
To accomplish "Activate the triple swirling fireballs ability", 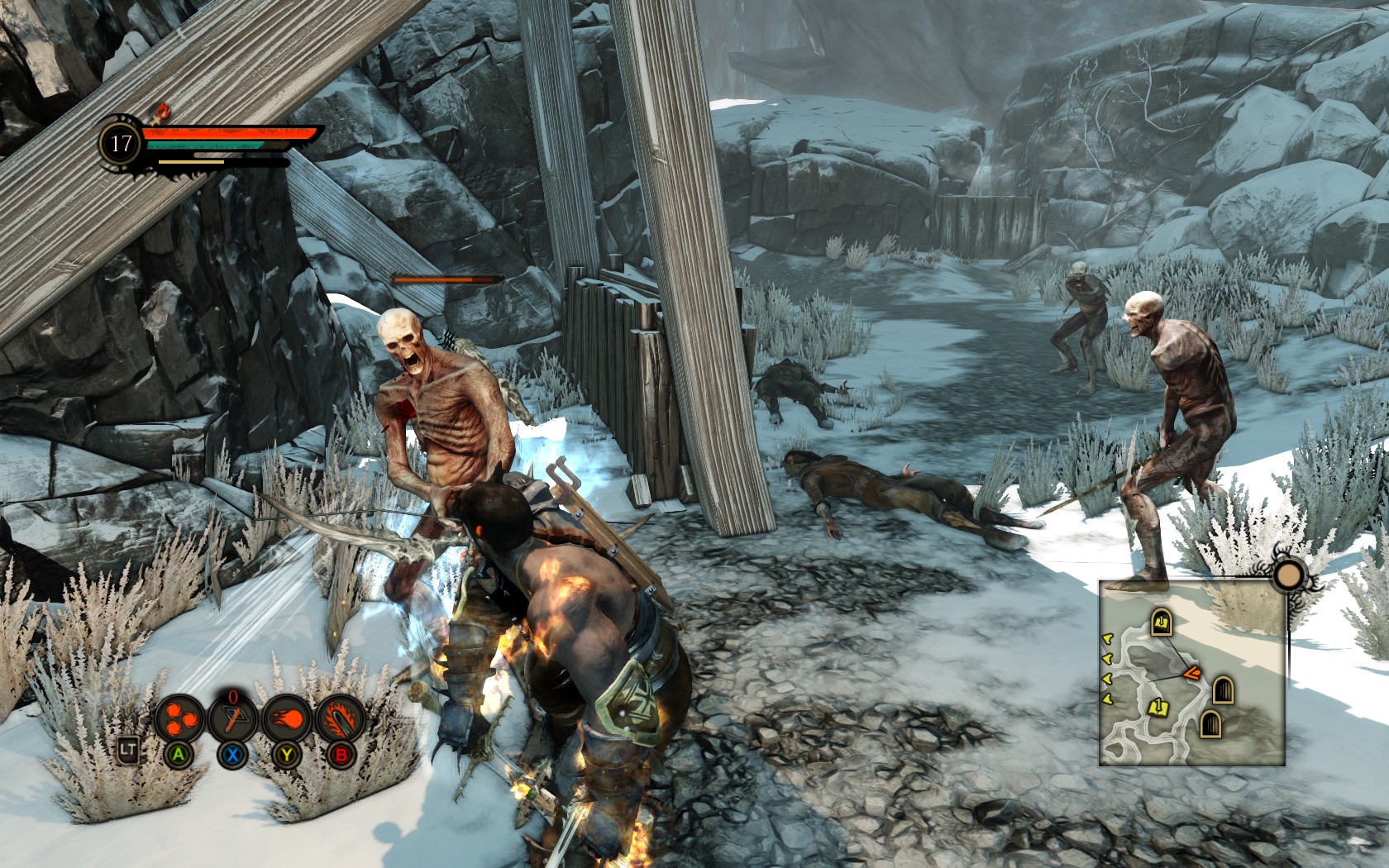I will tap(179, 718).
